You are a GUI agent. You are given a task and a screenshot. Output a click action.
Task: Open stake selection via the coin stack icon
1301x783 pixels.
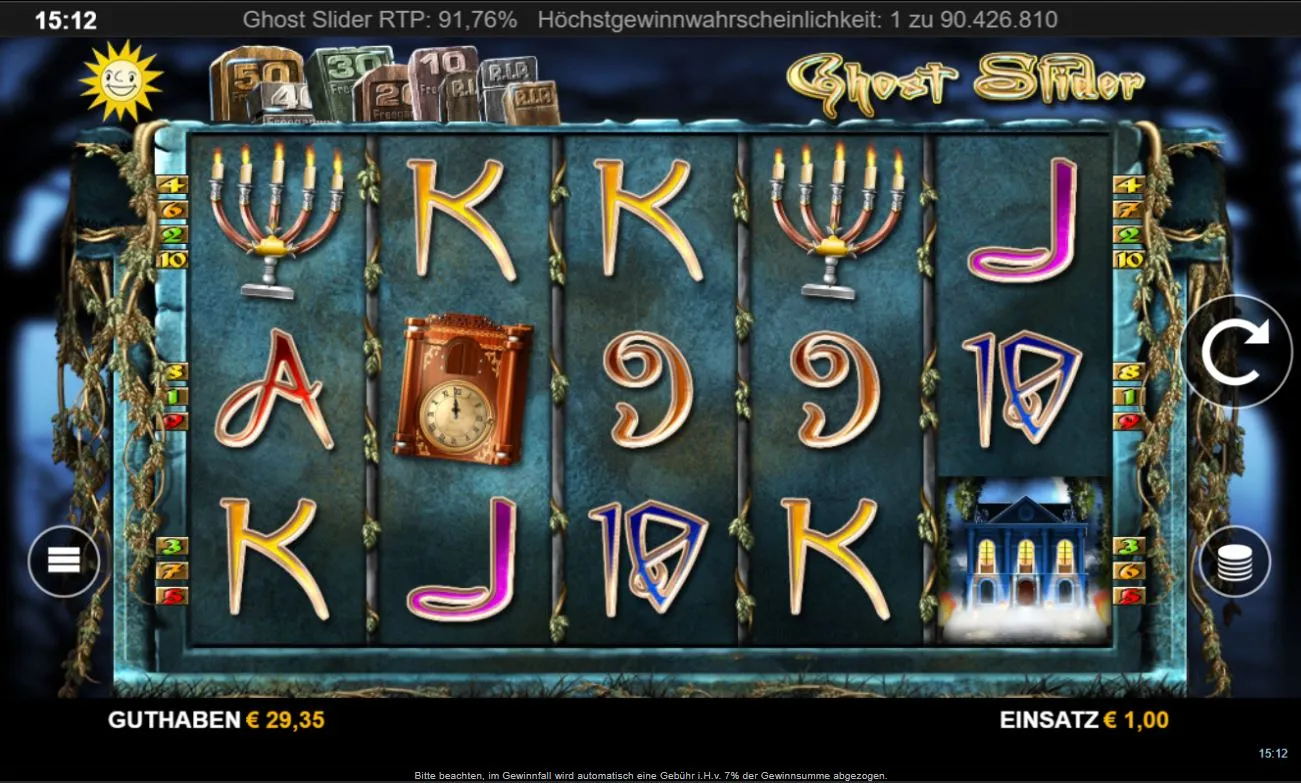tap(1237, 561)
